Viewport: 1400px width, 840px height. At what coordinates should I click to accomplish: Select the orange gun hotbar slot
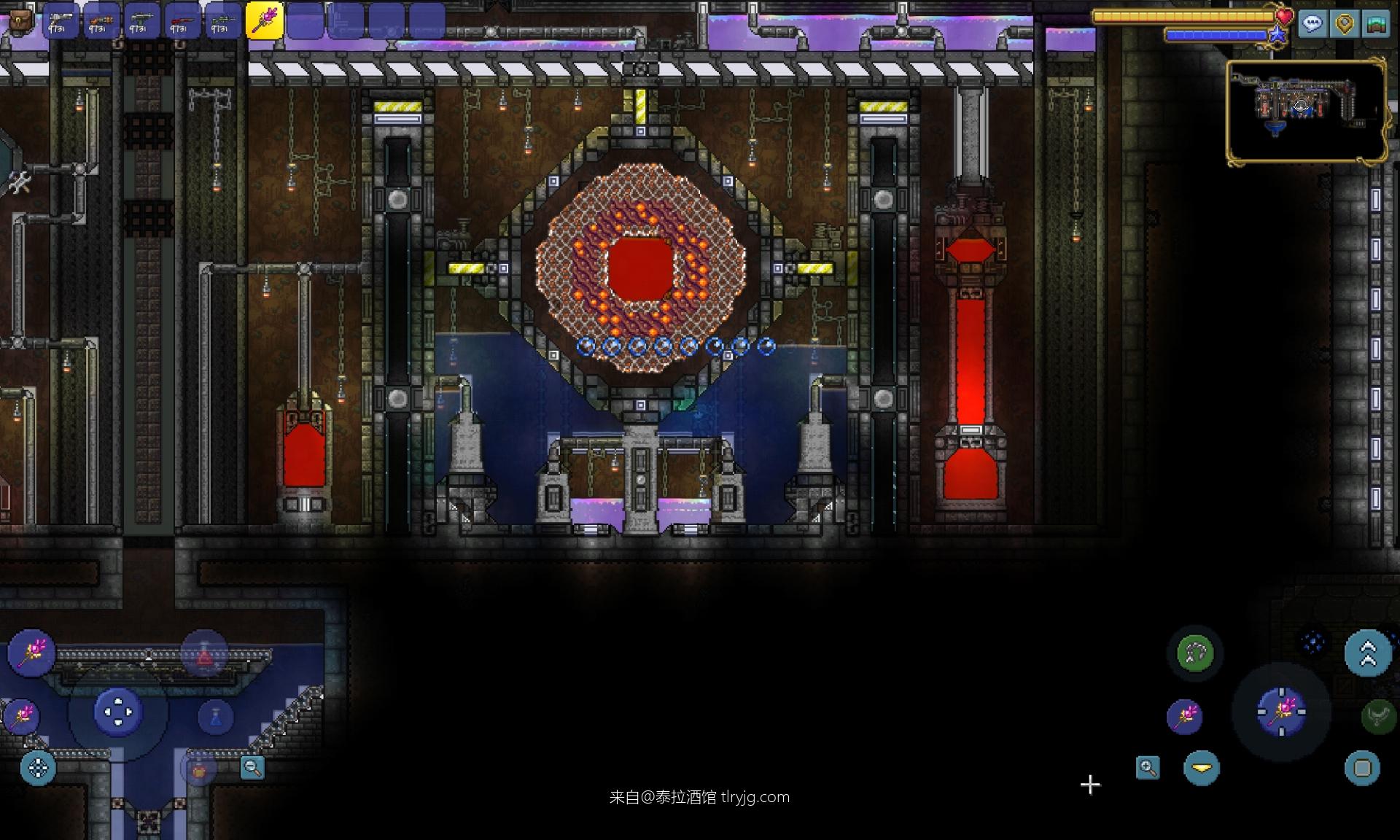point(101,20)
